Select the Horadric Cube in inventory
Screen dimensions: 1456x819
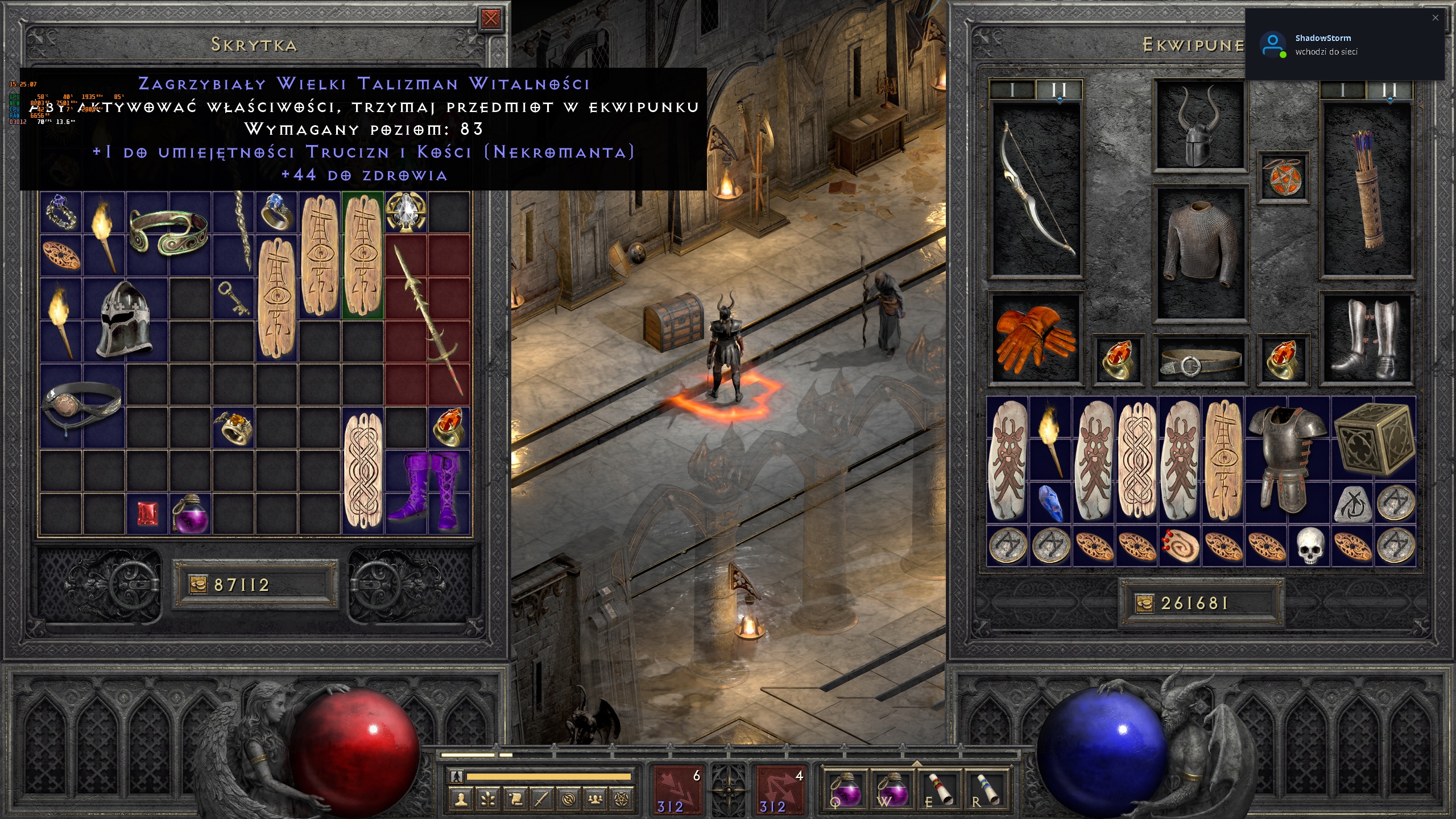click(1373, 439)
